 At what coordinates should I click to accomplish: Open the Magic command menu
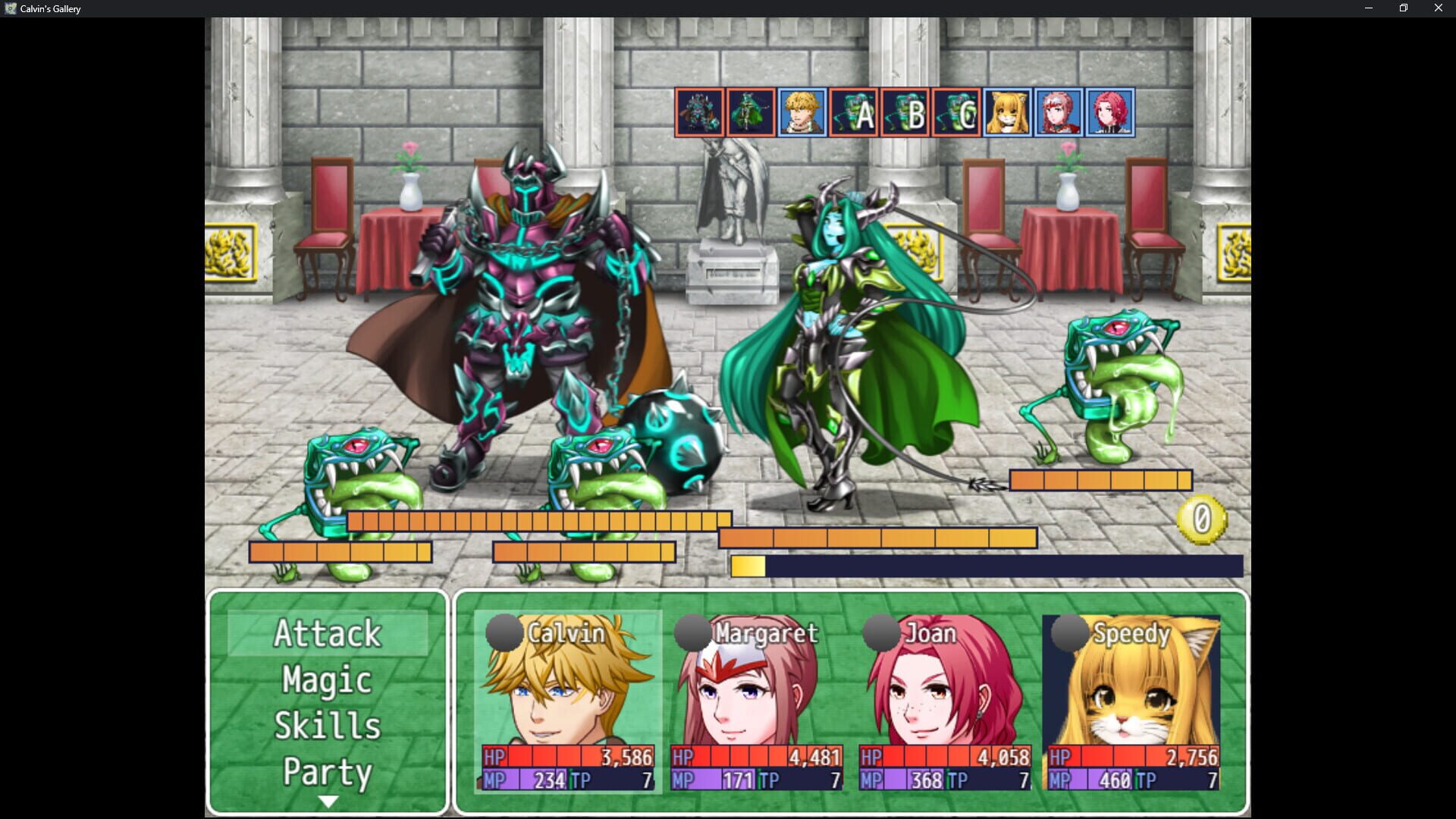pyautogui.click(x=326, y=681)
